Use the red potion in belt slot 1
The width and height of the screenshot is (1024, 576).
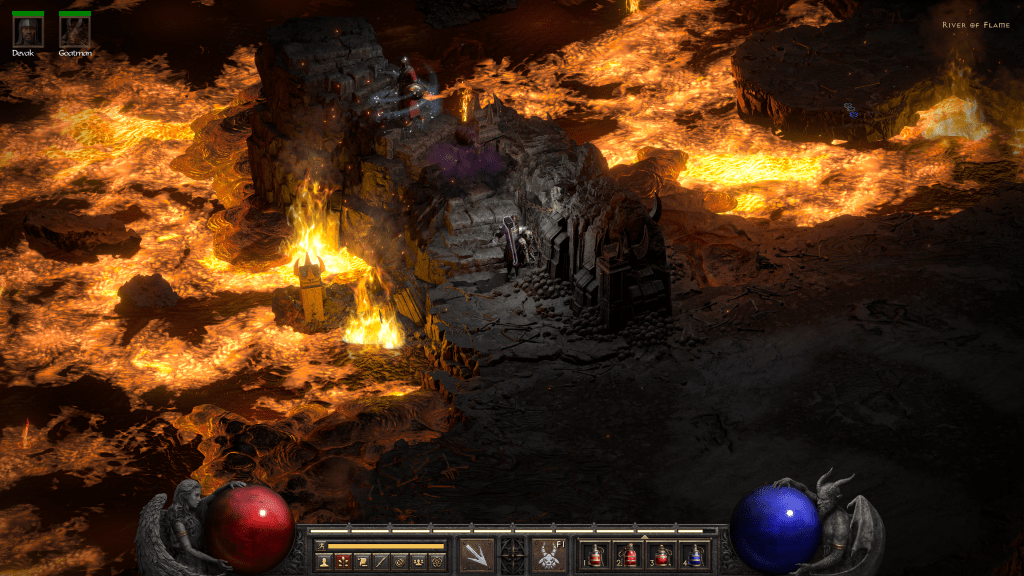[x=595, y=557]
